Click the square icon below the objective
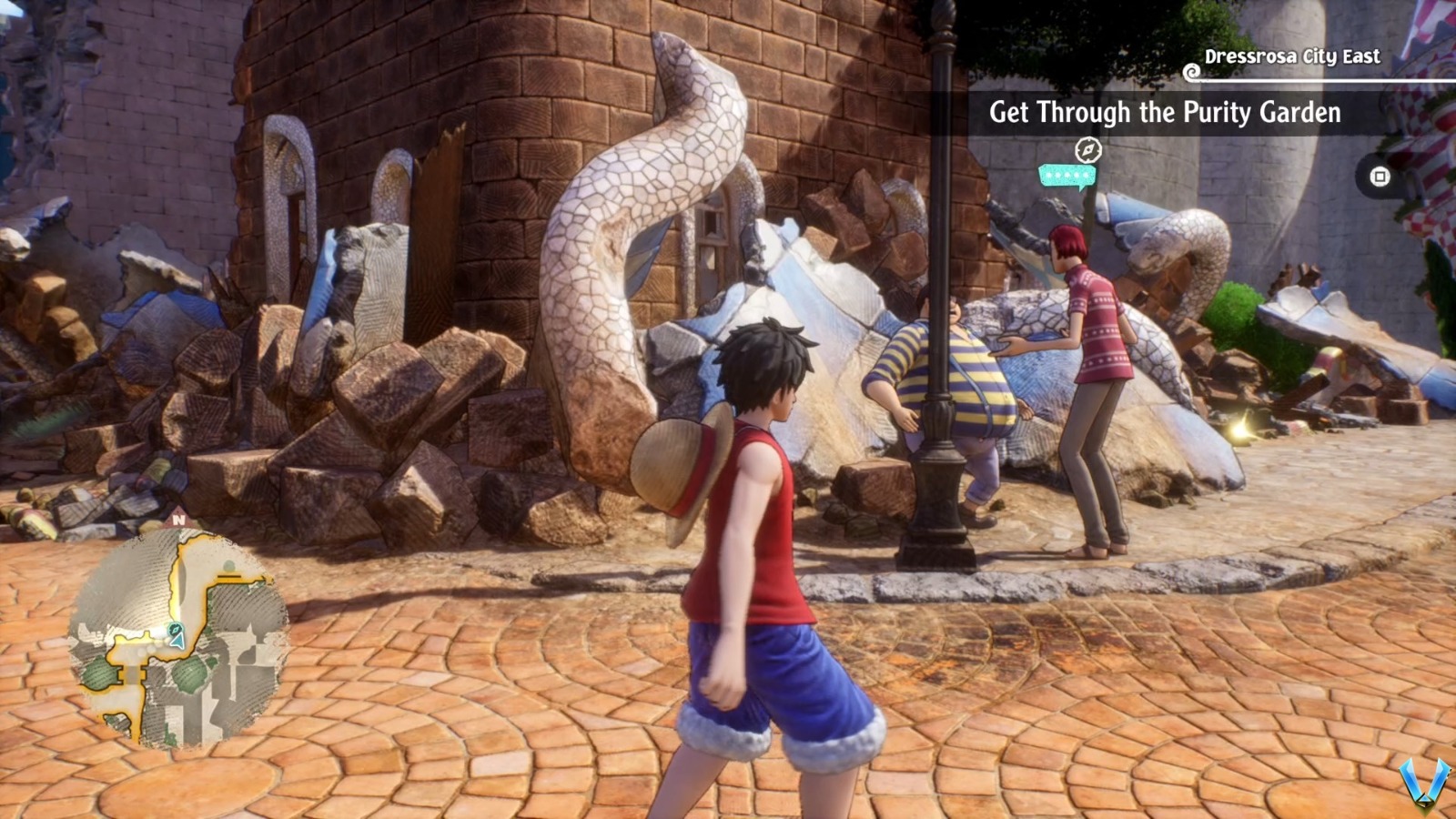This screenshot has height=819, width=1456. (1380, 177)
